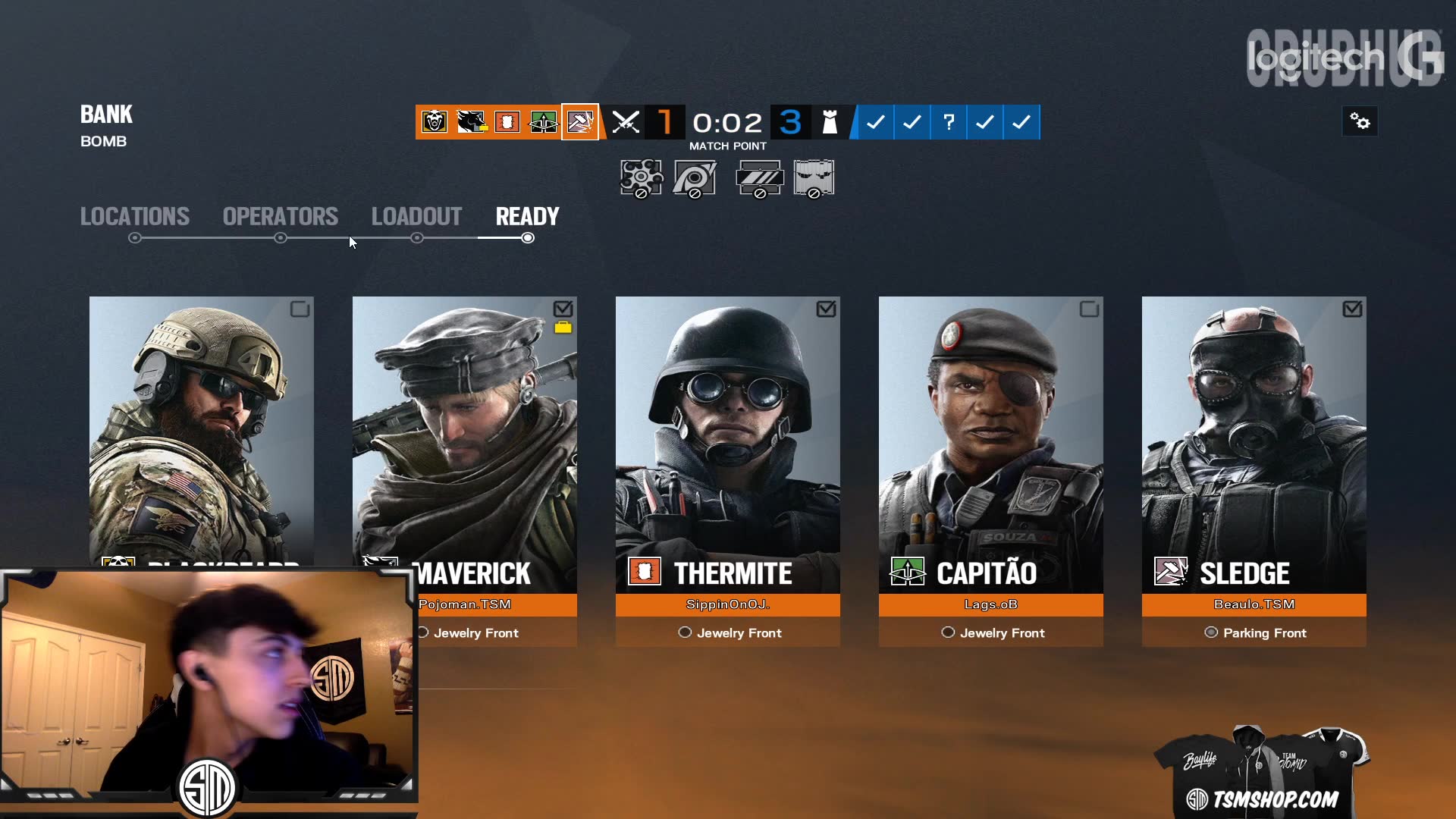The image size is (1456, 819).
Task: Click the Sledge icon in the scoreboard
Action: click(580, 122)
